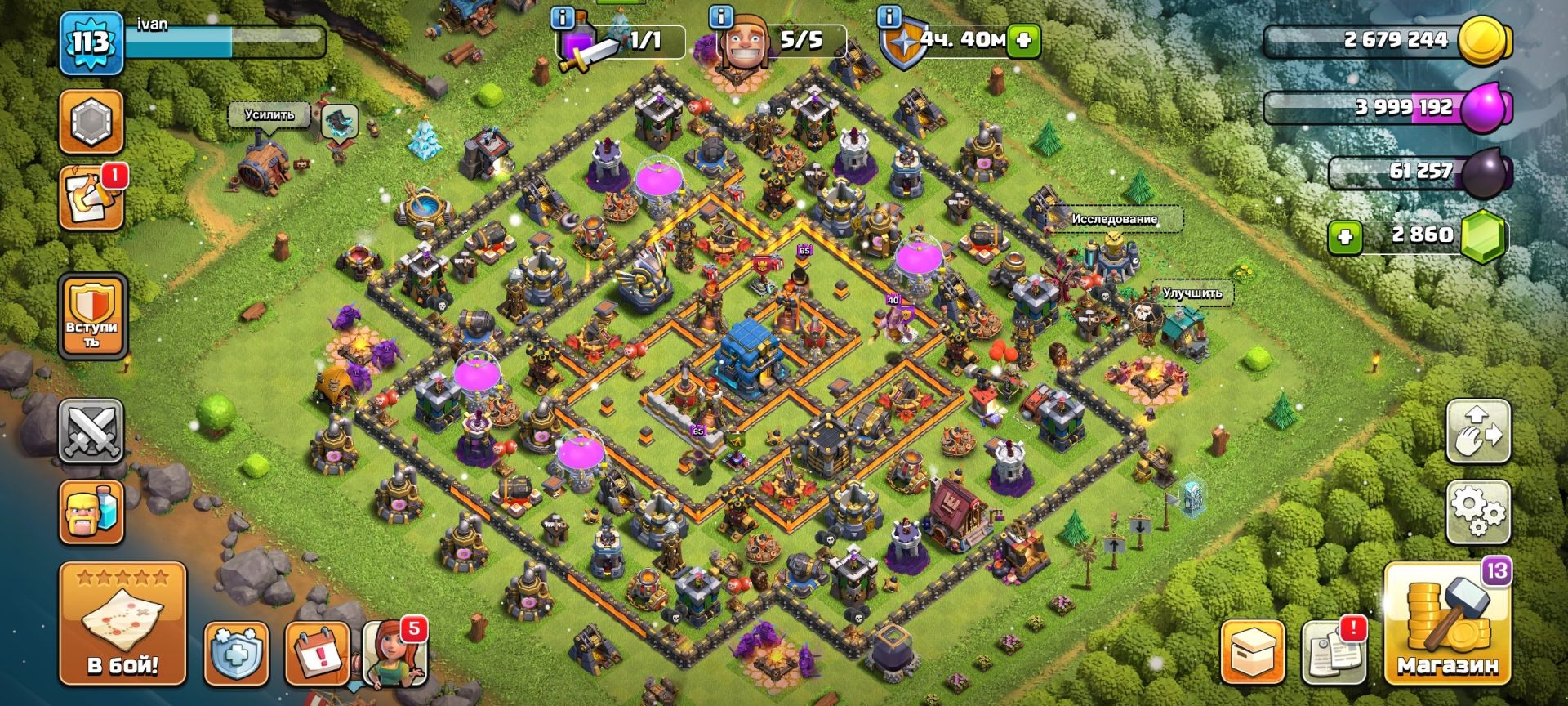
Task: Extend the shield timer with green plus
Action: point(1023,39)
